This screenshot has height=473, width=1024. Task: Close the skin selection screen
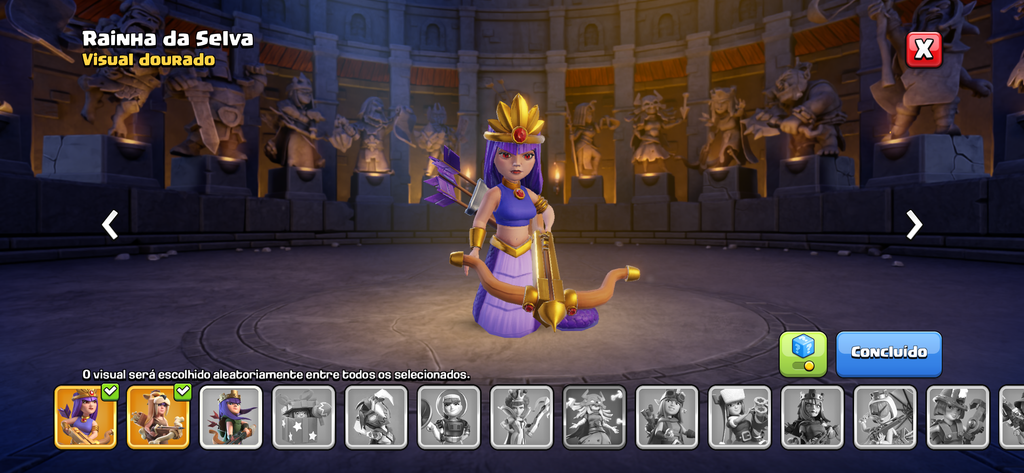click(x=924, y=48)
